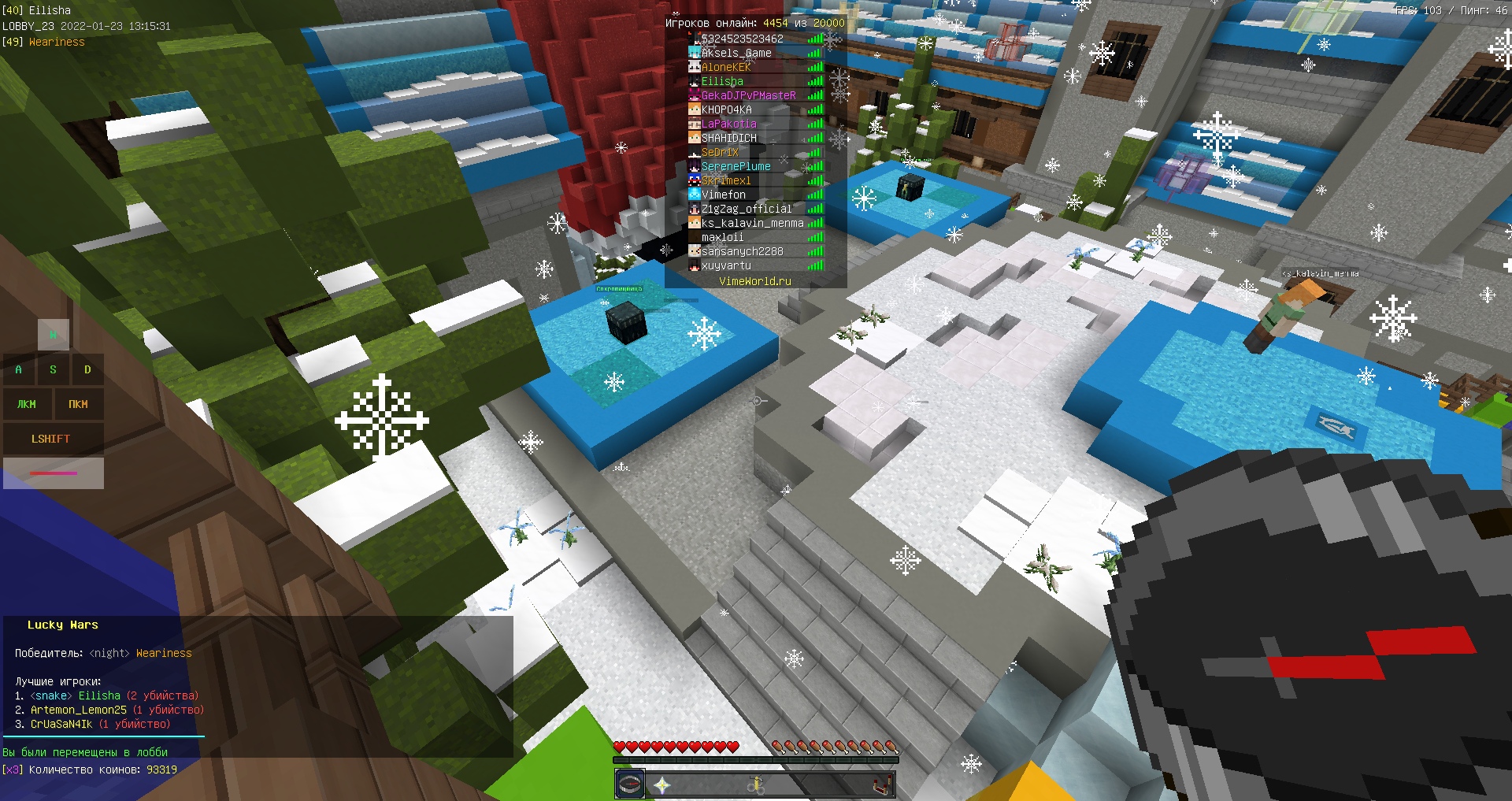Click GekaDJPvPMasteR's avatar in the tab list
Viewport: 1512px width, 801px height.
[695, 95]
